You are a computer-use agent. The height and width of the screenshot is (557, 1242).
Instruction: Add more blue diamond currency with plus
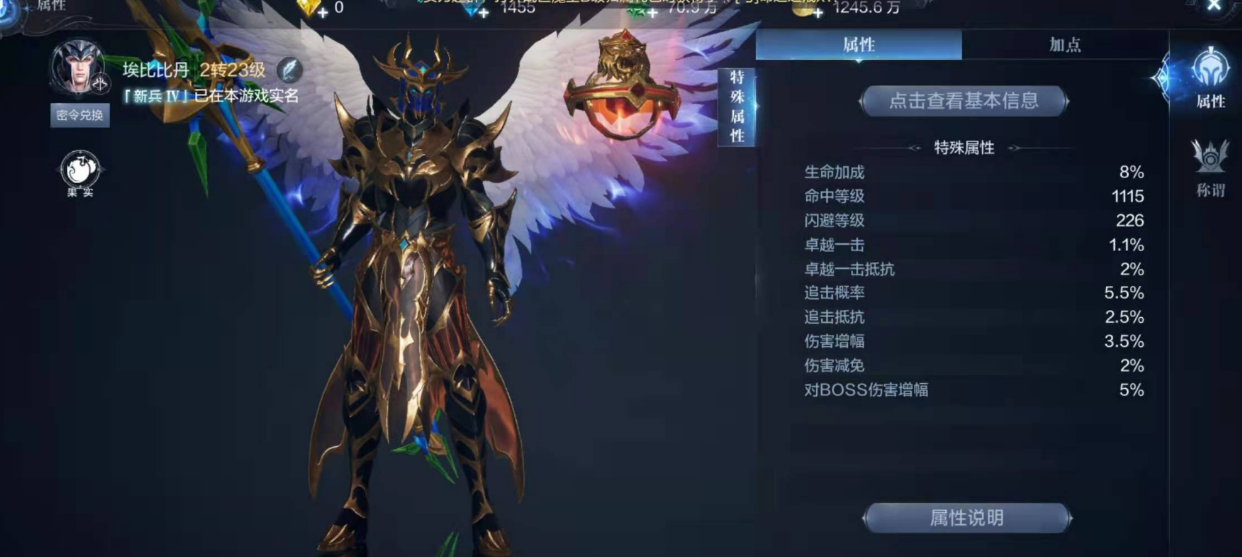coord(483,11)
